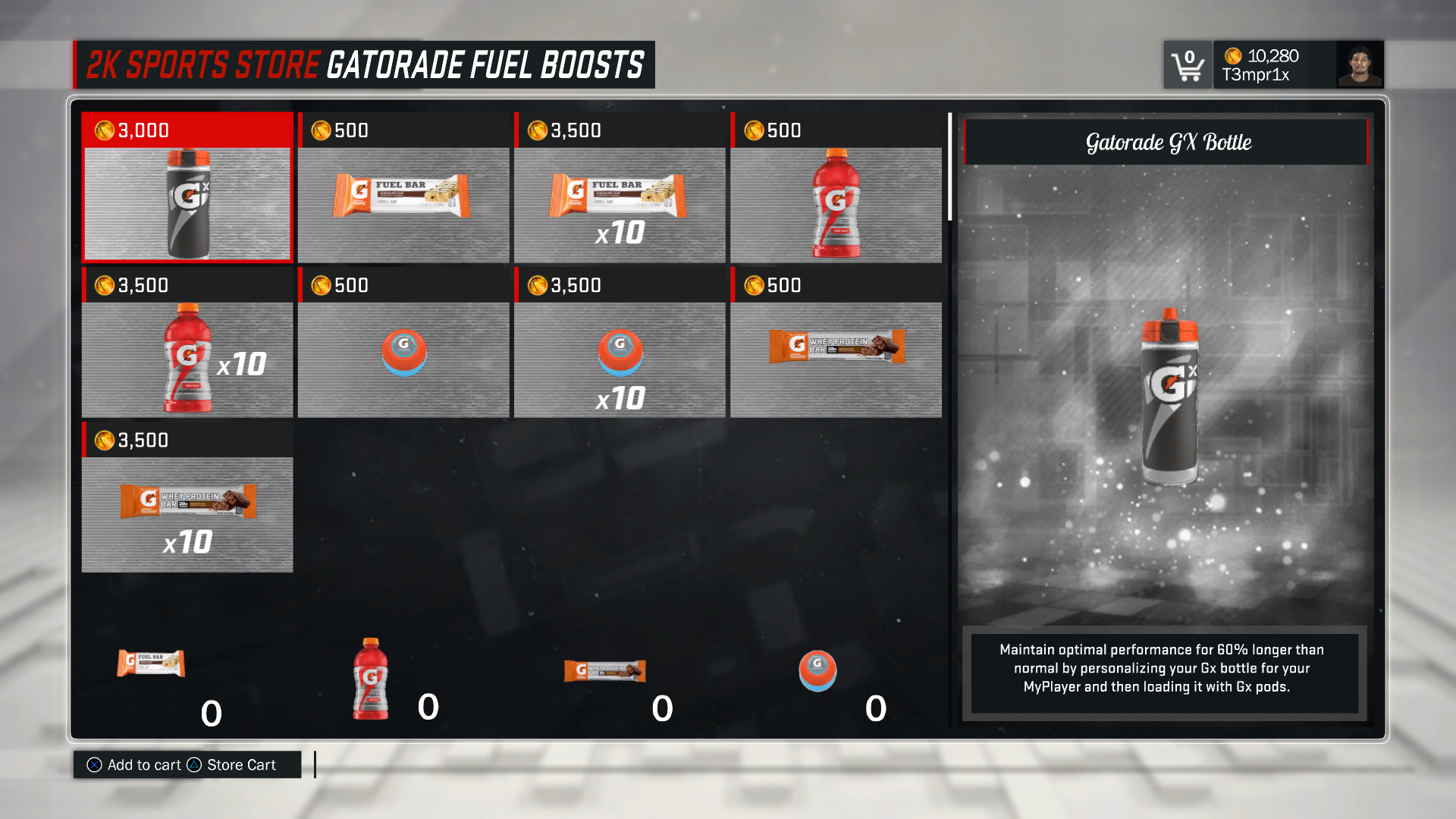This screenshot has height=819, width=1456.
Task: Open the Store Cart
Action: coord(234,765)
